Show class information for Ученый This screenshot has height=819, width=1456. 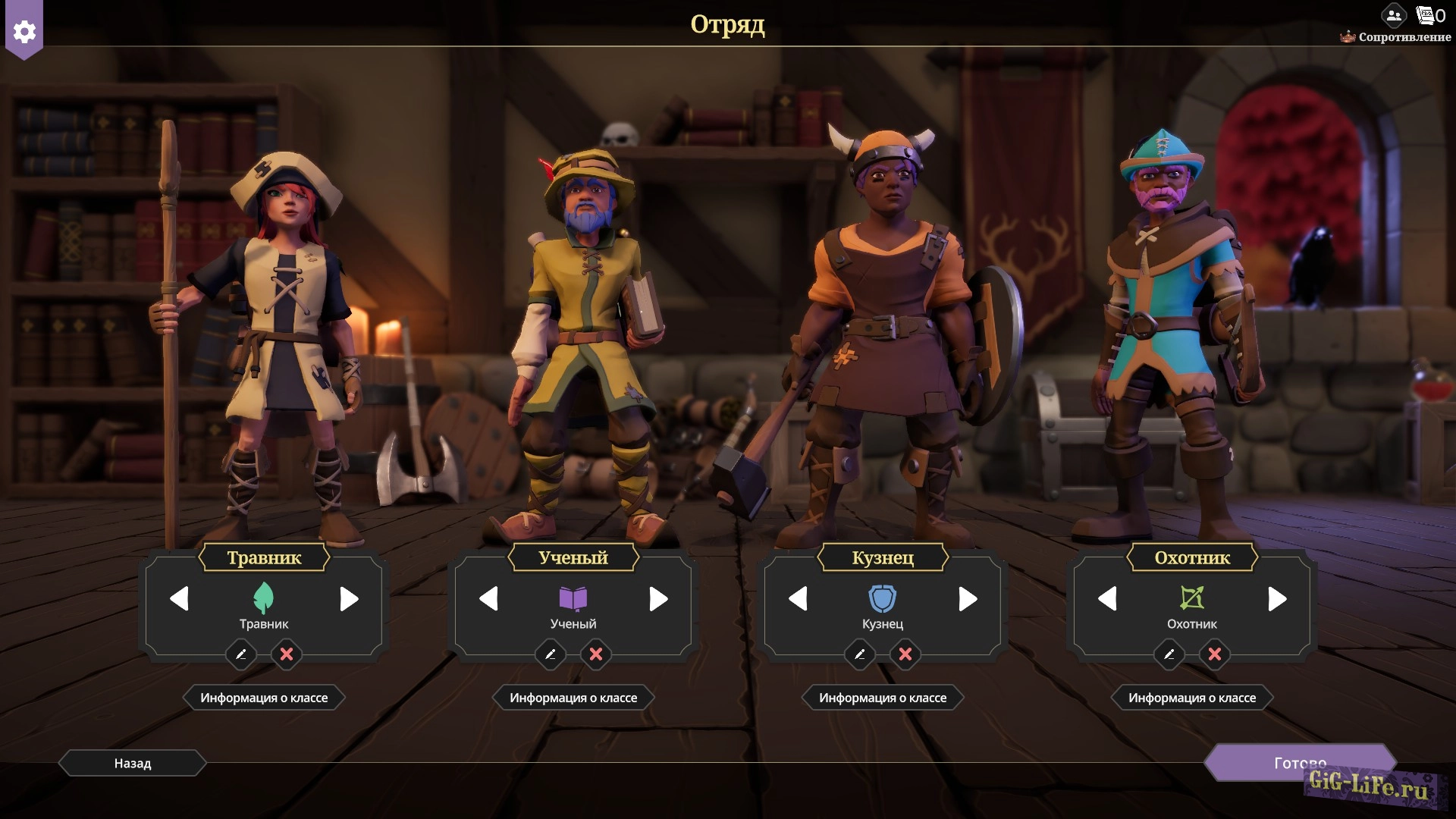[573, 698]
